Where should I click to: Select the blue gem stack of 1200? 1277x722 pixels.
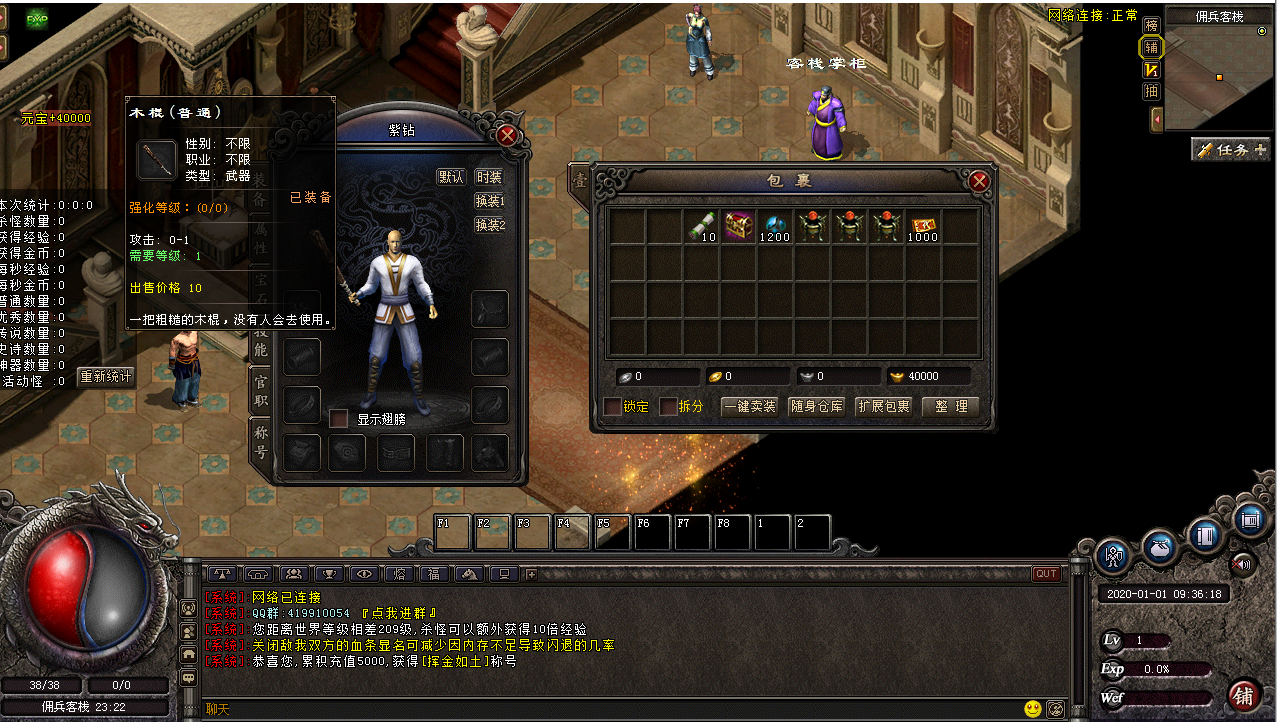point(775,226)
